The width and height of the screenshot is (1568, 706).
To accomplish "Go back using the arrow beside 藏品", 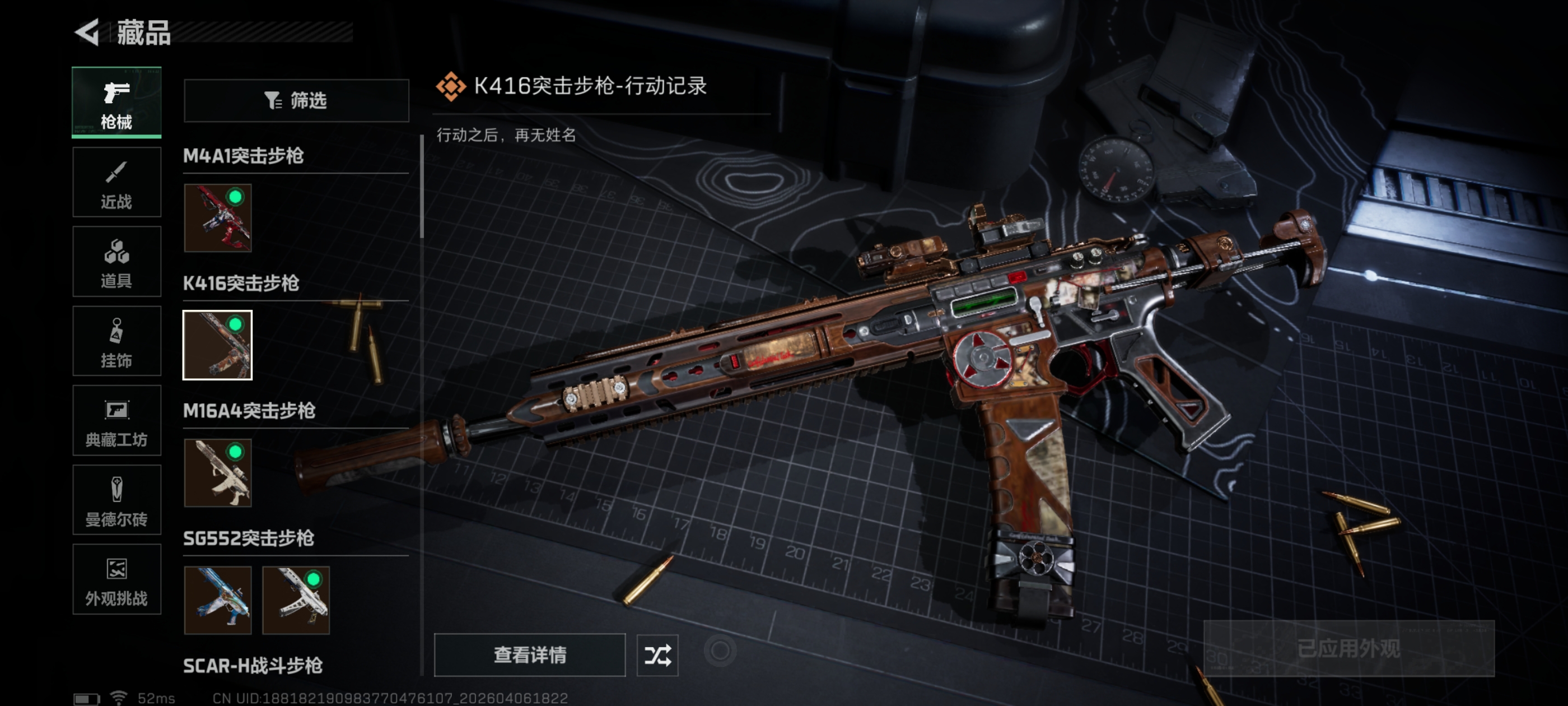I will coord(87,32).
